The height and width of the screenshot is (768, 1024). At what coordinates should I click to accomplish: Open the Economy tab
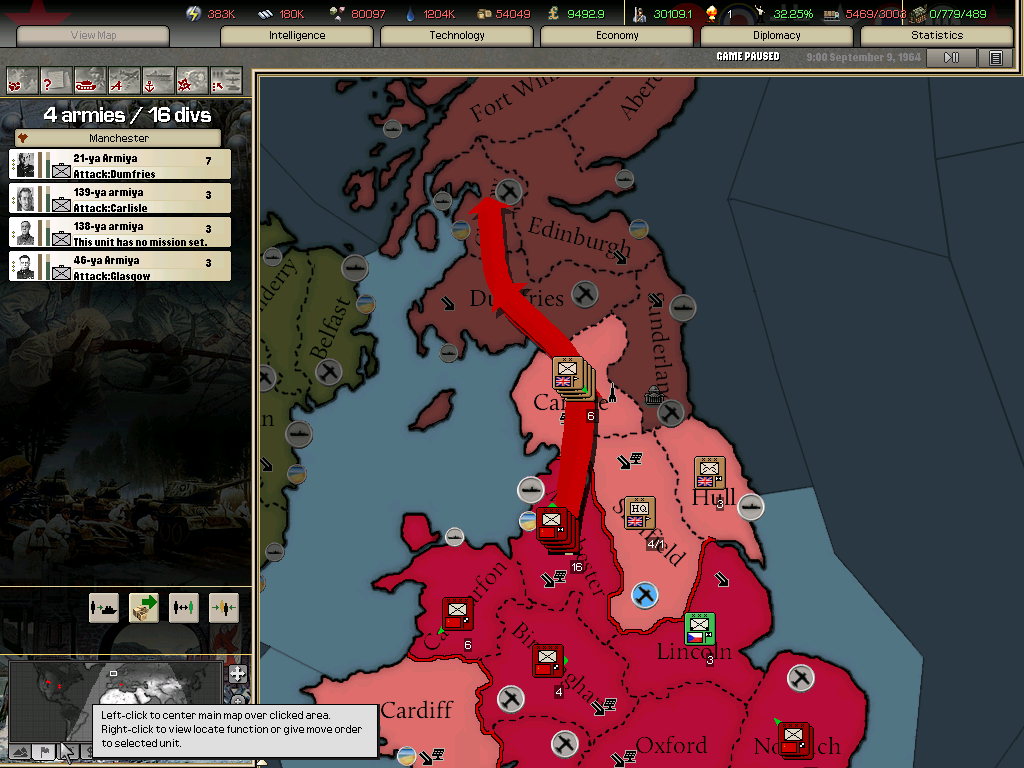click(x=617, y=36)
